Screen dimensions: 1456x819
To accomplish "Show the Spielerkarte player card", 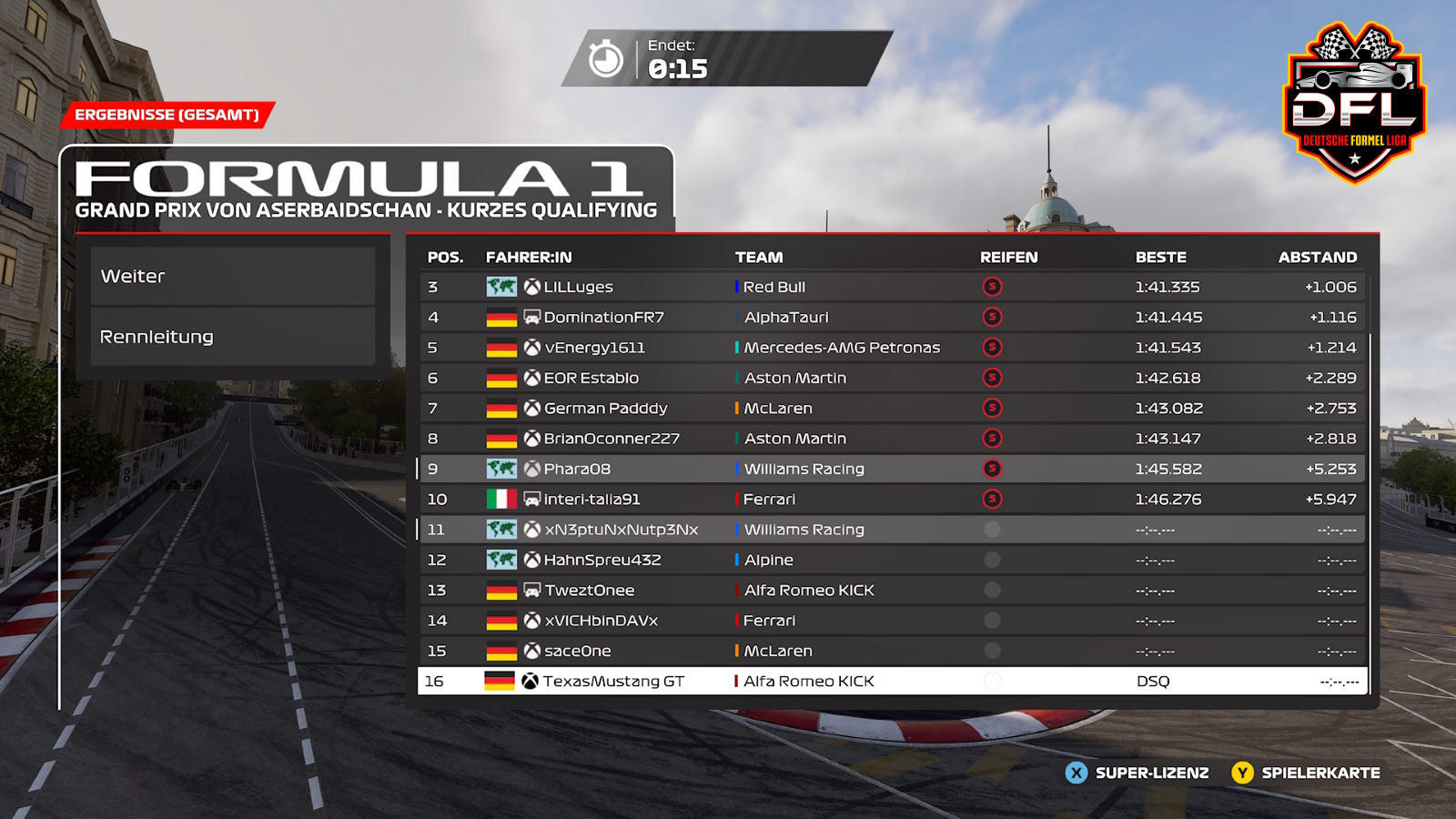I will [1306, 773].
